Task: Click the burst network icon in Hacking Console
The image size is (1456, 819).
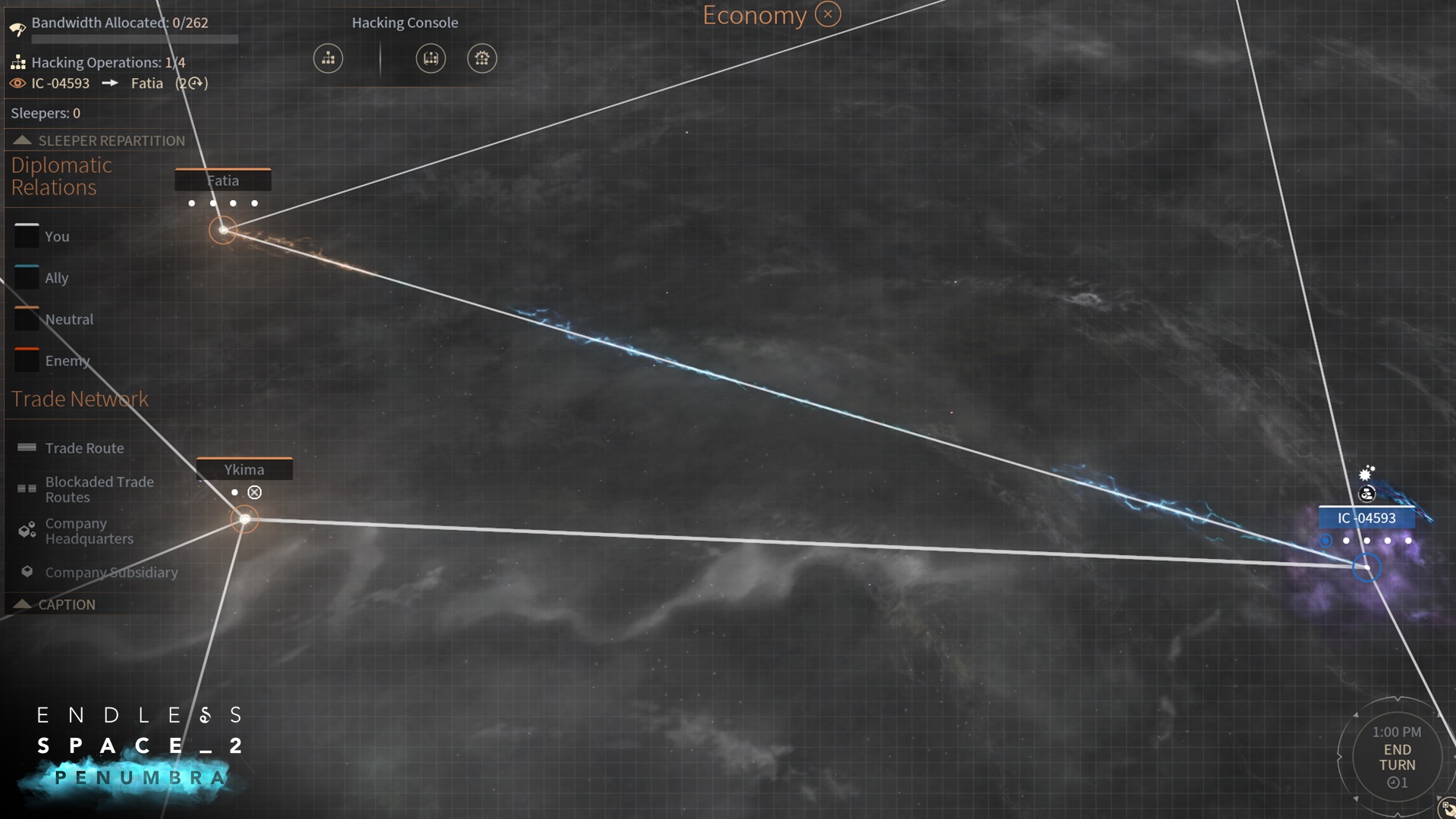Action: click(x=482, y=58)
